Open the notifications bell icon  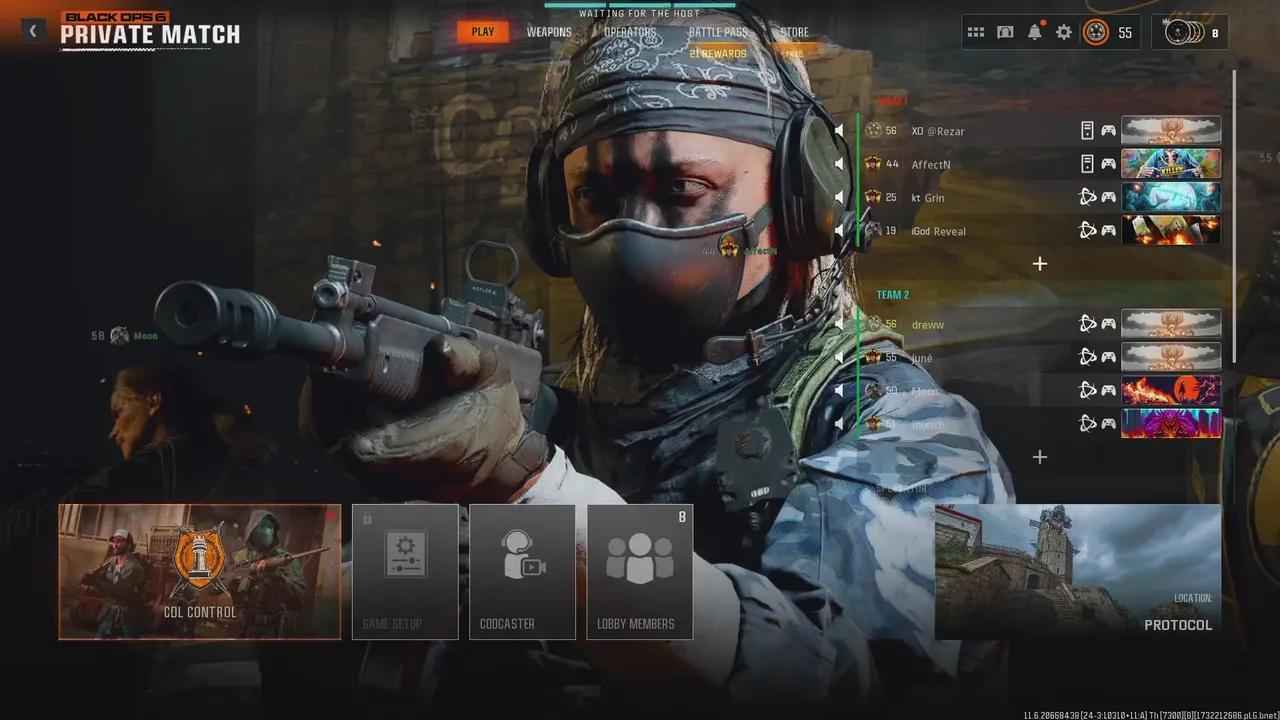1034,31
